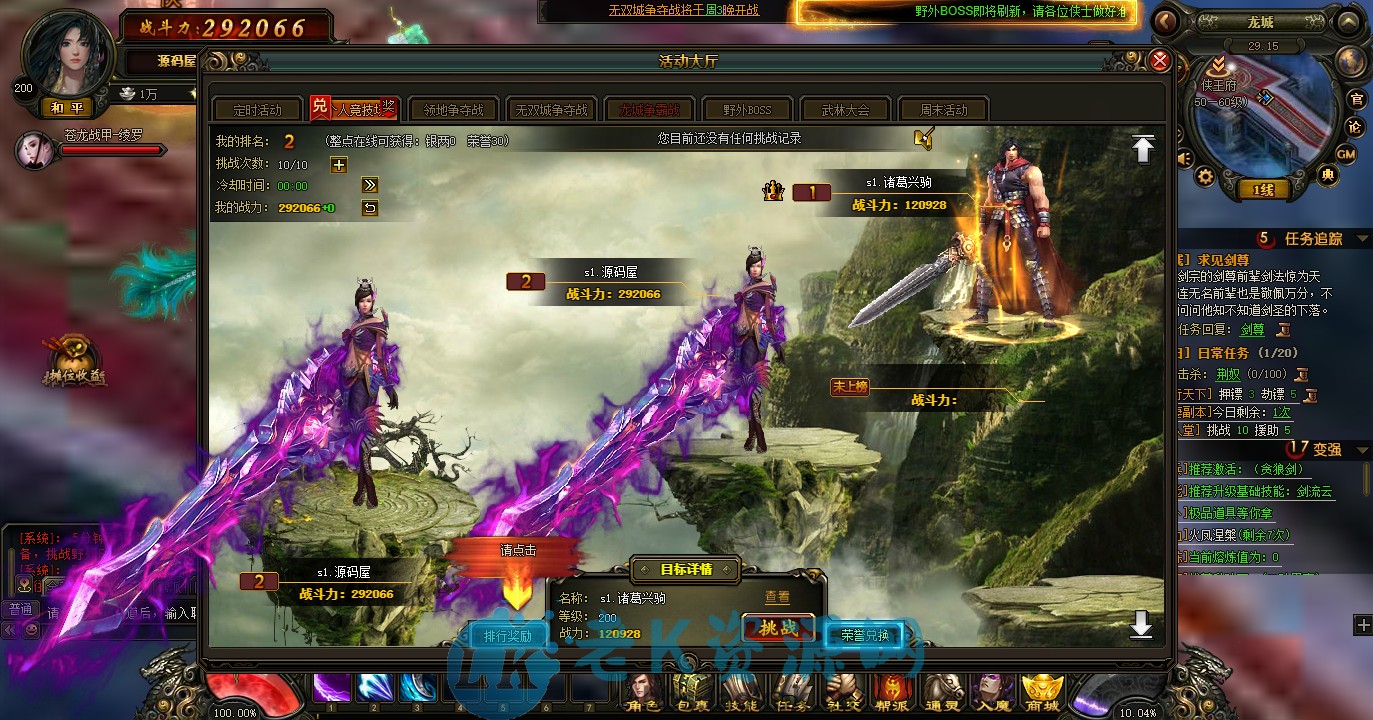Open the 周末活动 tab

[943, 109]
